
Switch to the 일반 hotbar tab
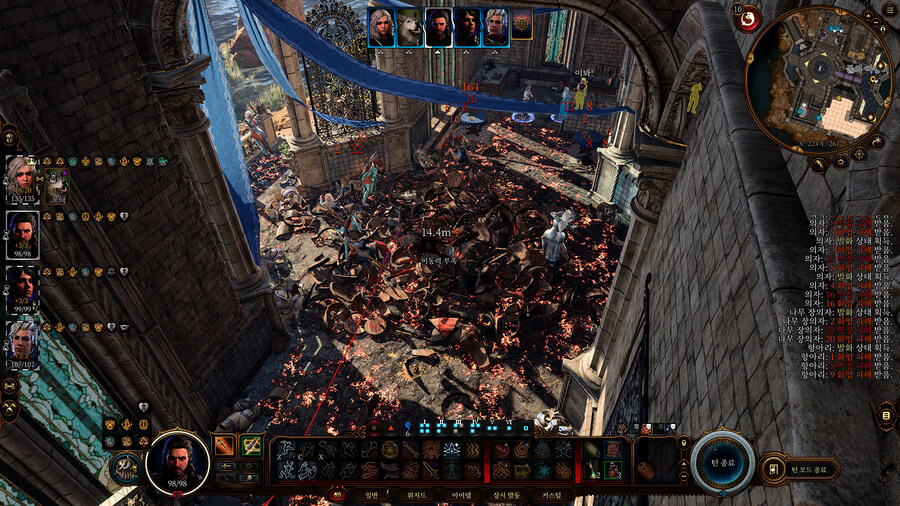(x=372, y=495)
